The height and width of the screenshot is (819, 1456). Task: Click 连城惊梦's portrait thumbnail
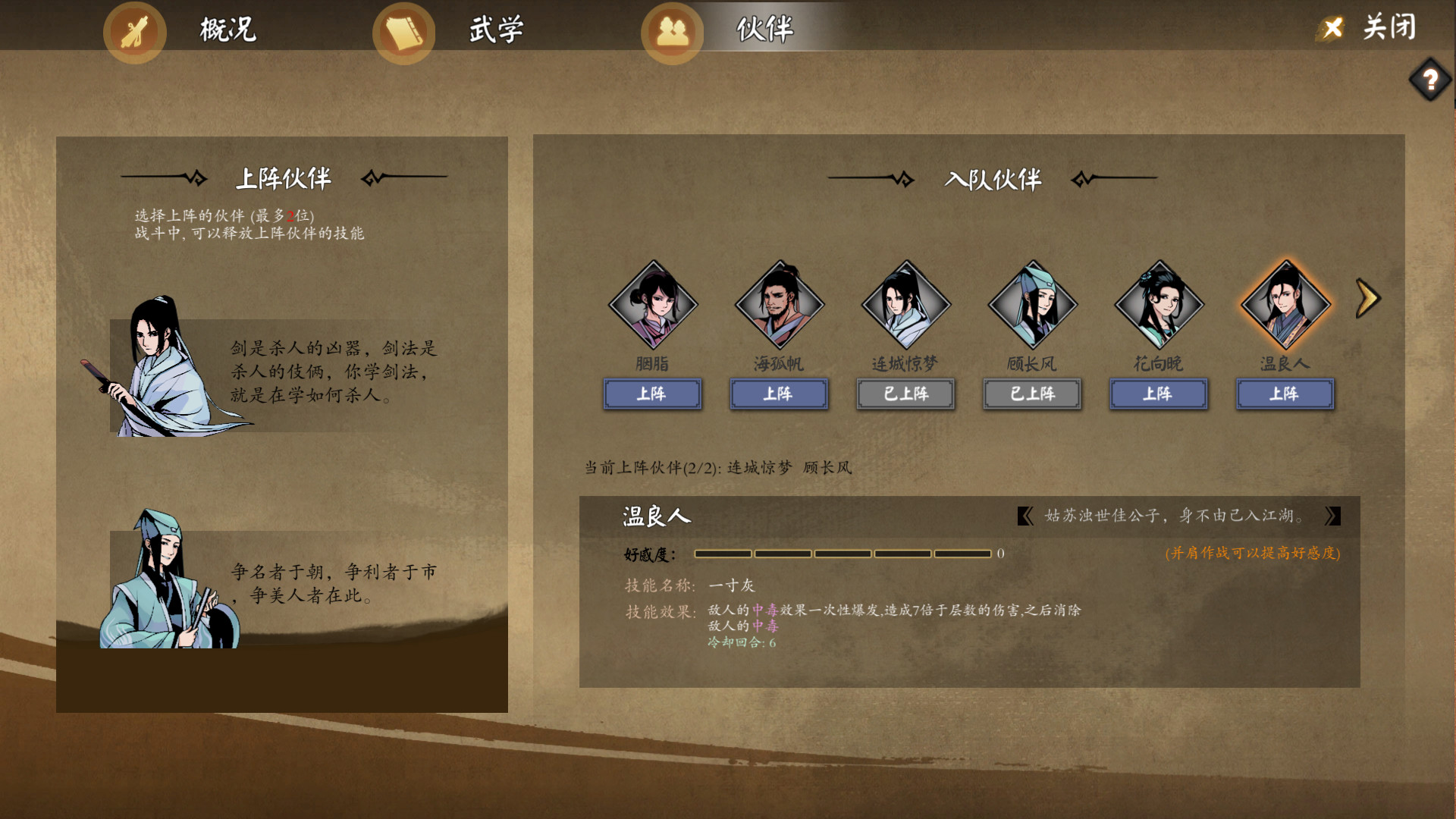[905, 306]
